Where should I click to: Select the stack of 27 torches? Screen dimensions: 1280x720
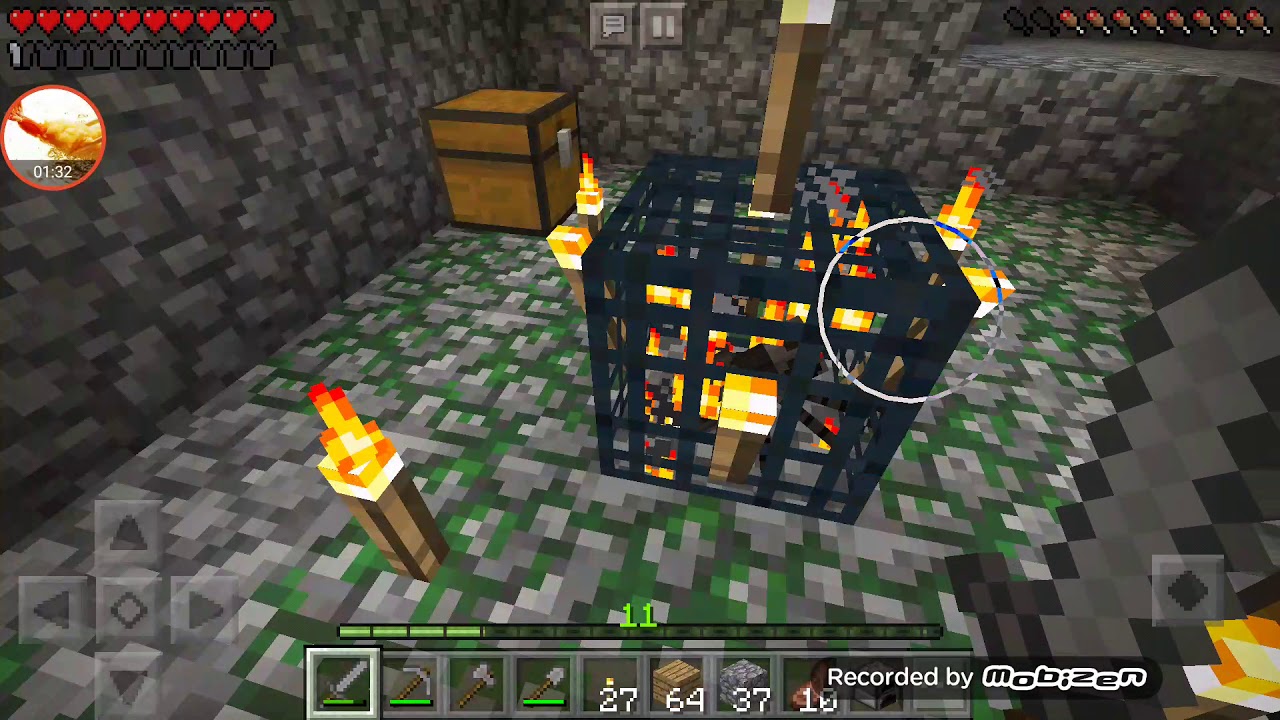click(613, 682)
